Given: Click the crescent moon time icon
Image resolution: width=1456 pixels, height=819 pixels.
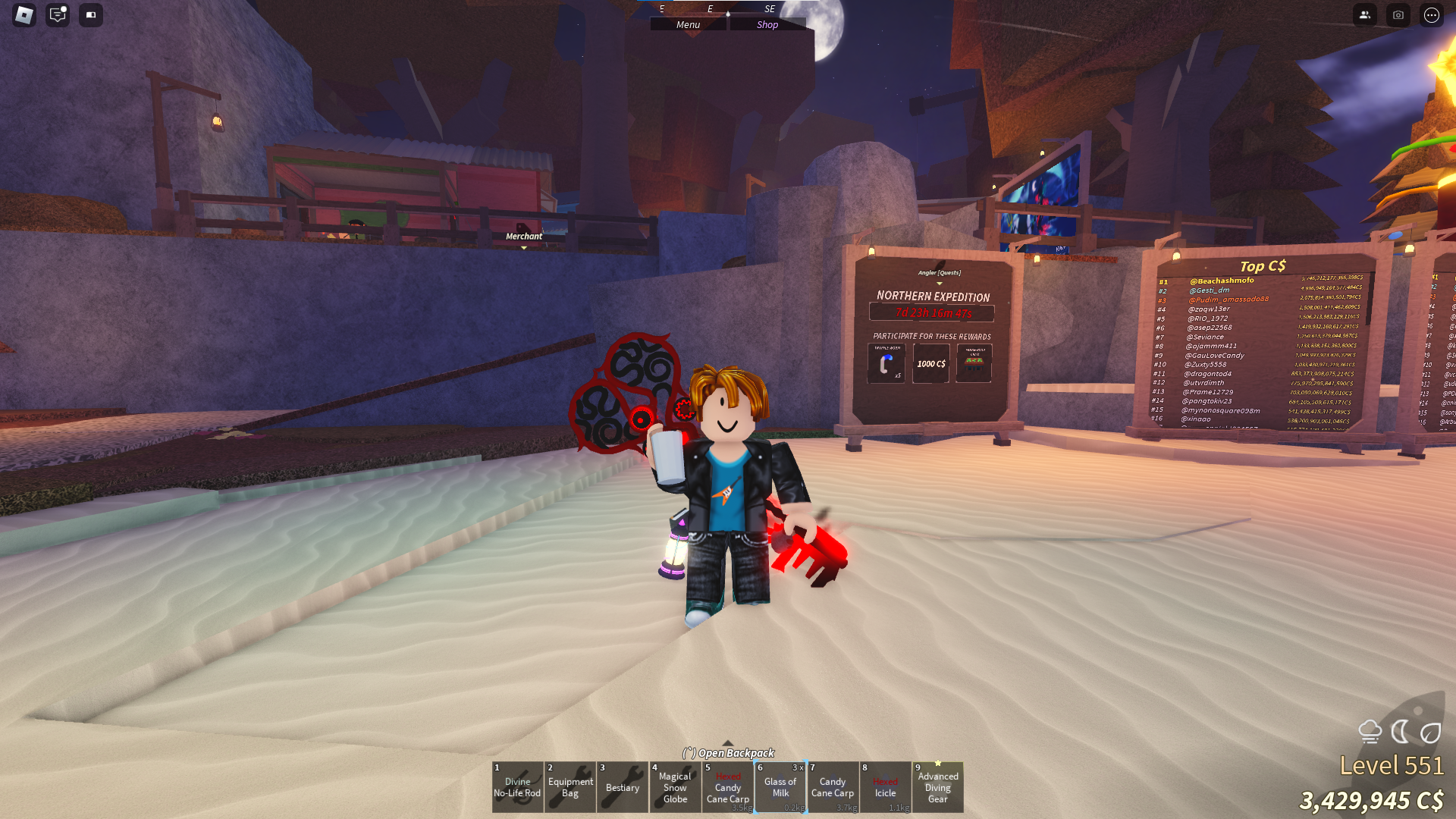Looking at the screenshot, I should [1400, 732].
